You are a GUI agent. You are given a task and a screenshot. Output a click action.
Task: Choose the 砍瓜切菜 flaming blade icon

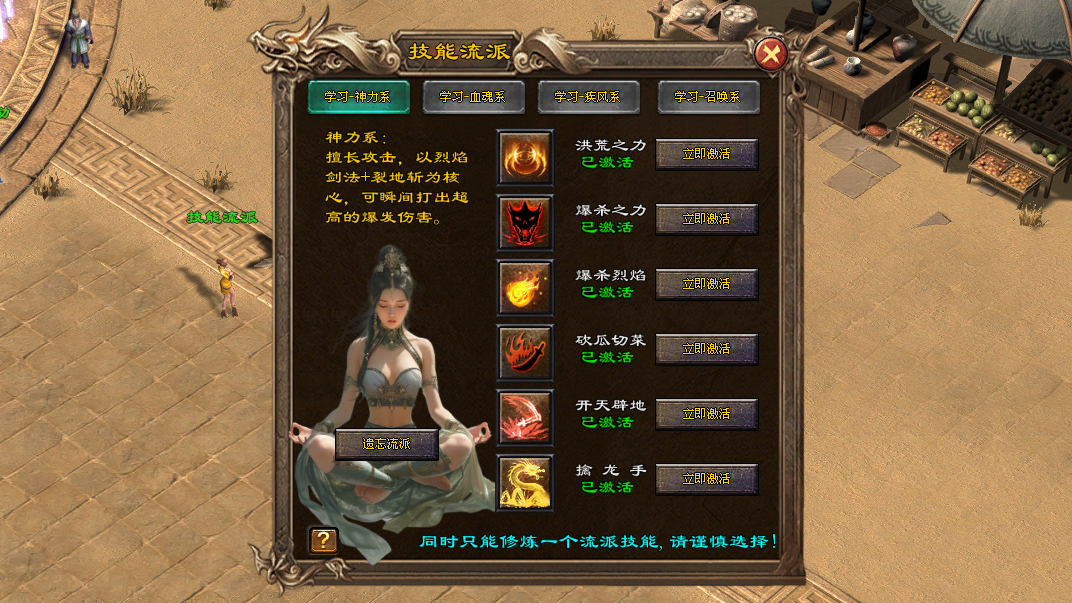[x=524, y=353]
